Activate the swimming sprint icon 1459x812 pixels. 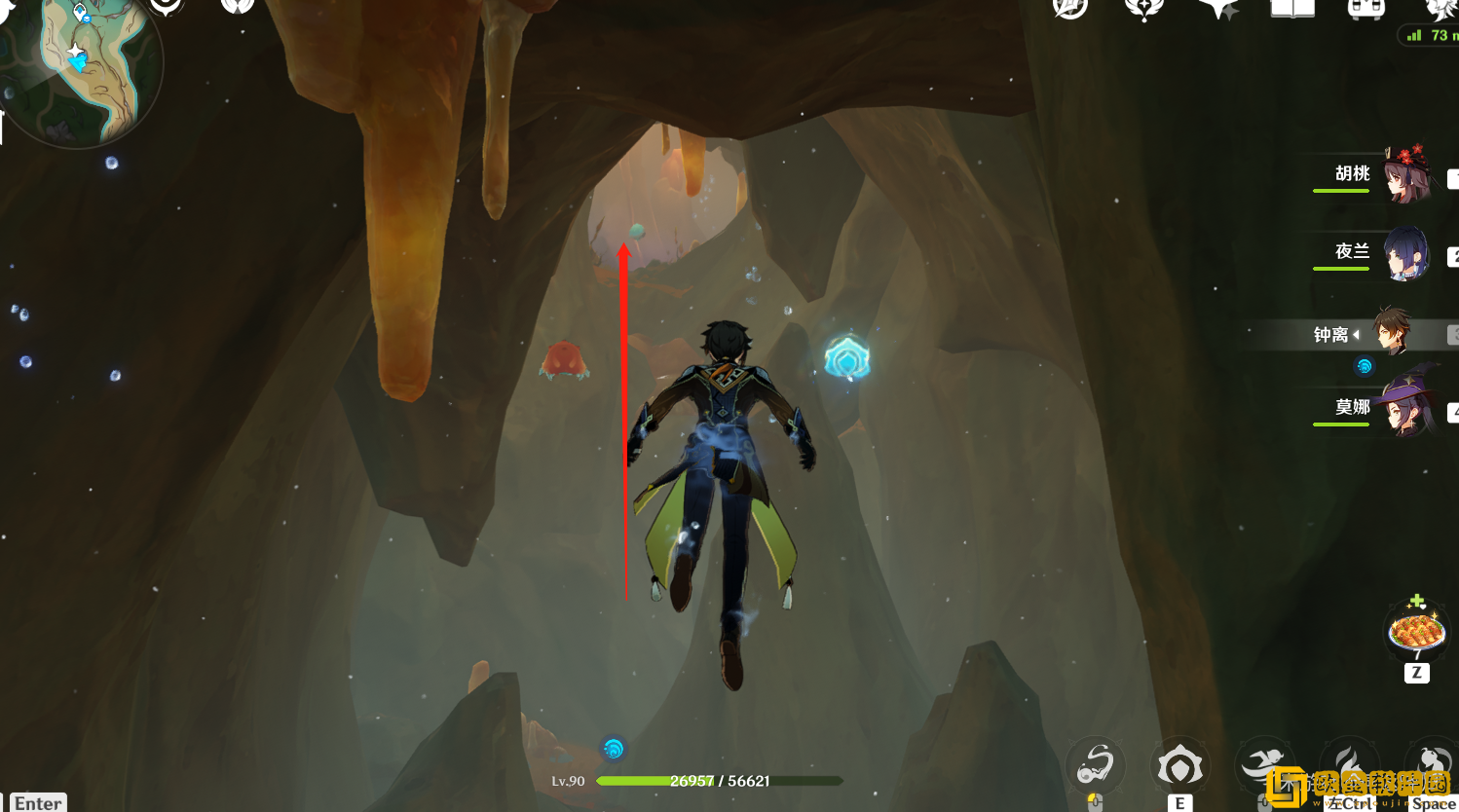pos(1263,764)
